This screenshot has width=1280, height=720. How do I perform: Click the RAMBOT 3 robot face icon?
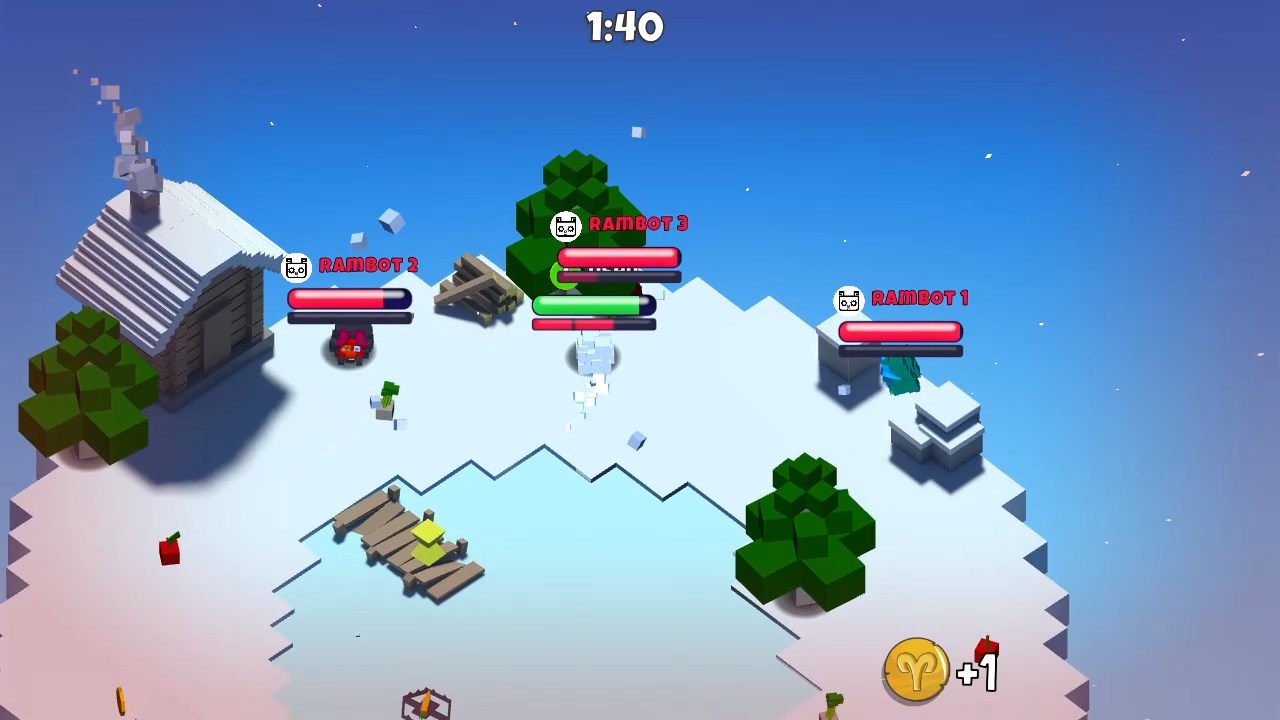click(567, 226)
